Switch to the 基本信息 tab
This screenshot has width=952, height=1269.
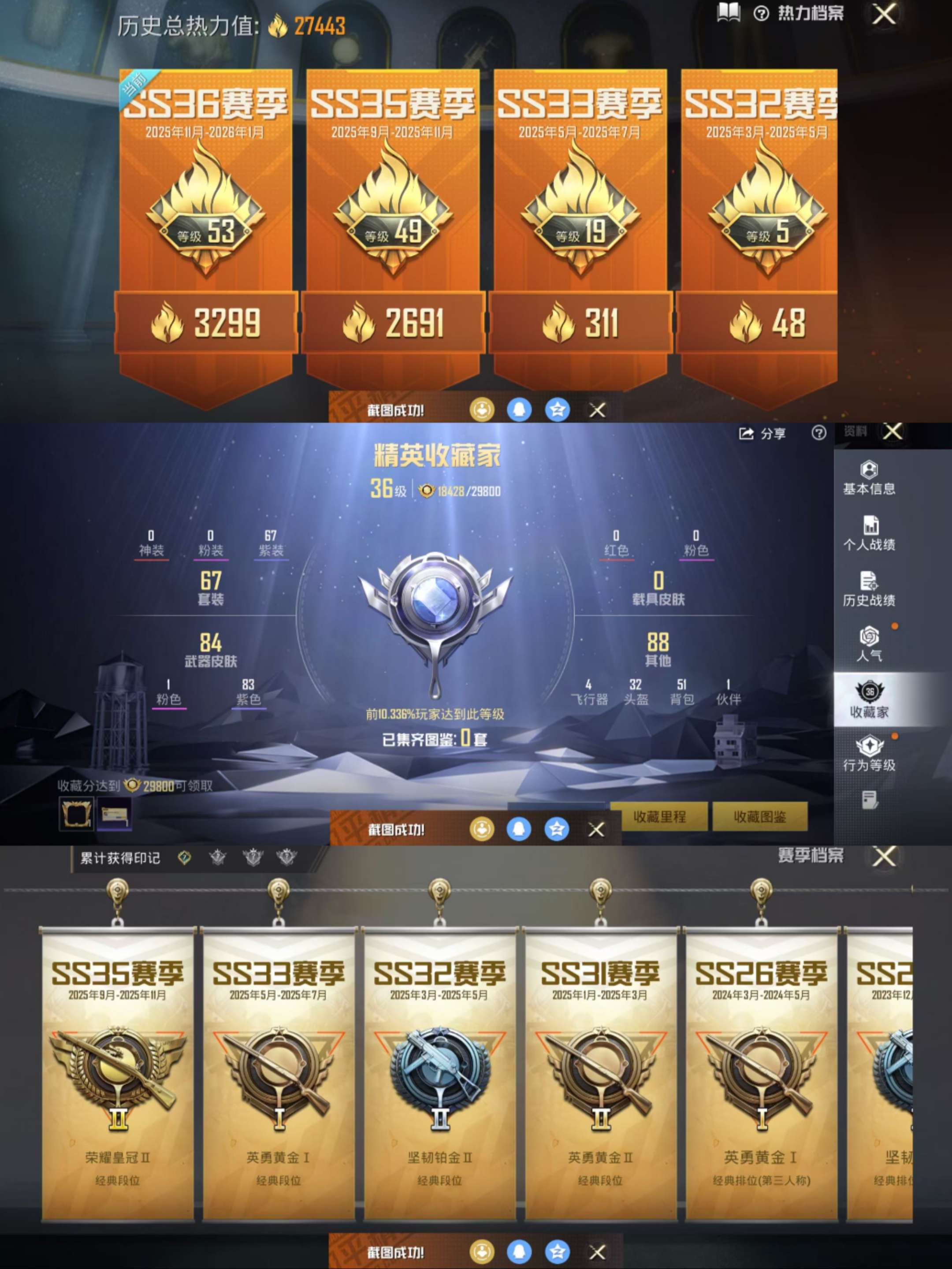click(869, 478)
